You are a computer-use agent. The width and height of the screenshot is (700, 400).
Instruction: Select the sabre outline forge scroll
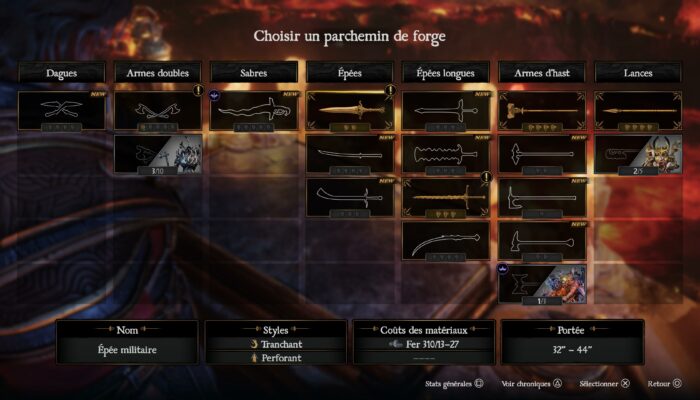click(253, 110)
